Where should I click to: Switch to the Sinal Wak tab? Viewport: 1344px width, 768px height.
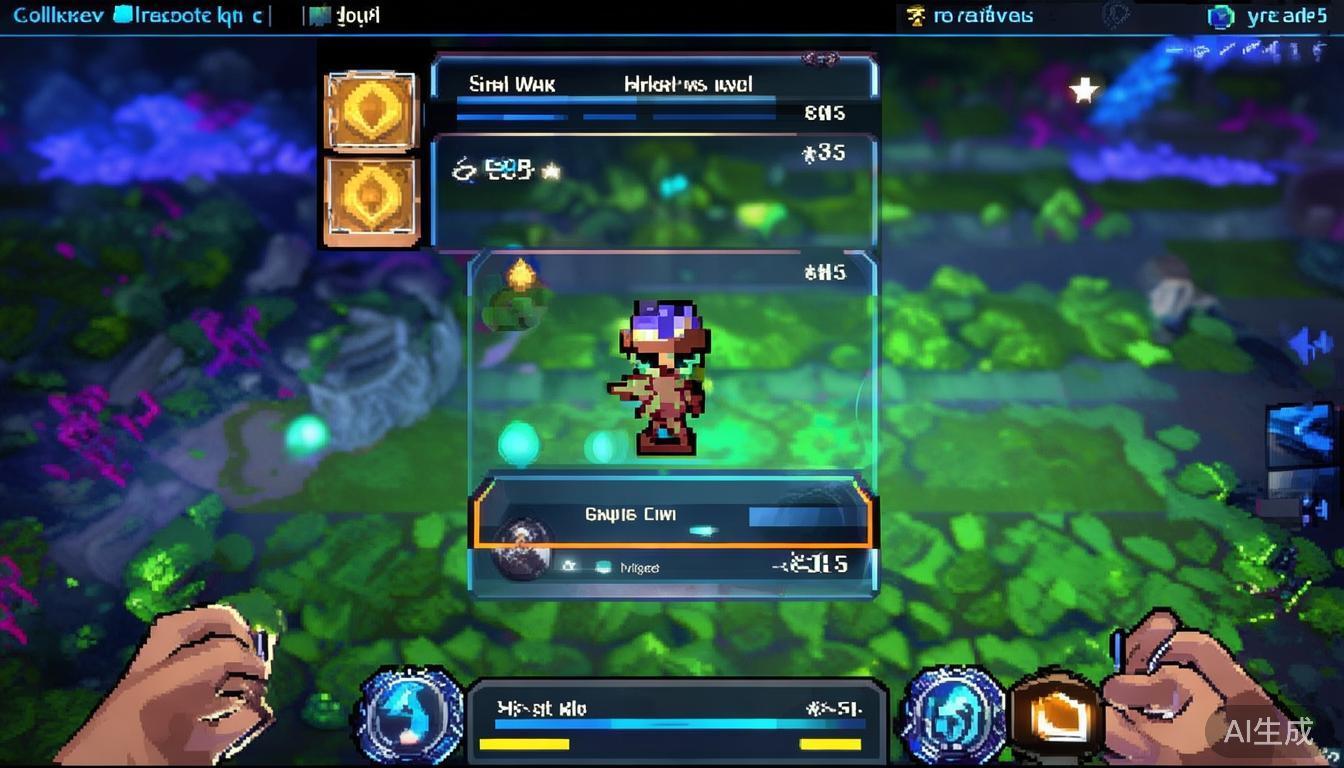click(x=512, y=85)
